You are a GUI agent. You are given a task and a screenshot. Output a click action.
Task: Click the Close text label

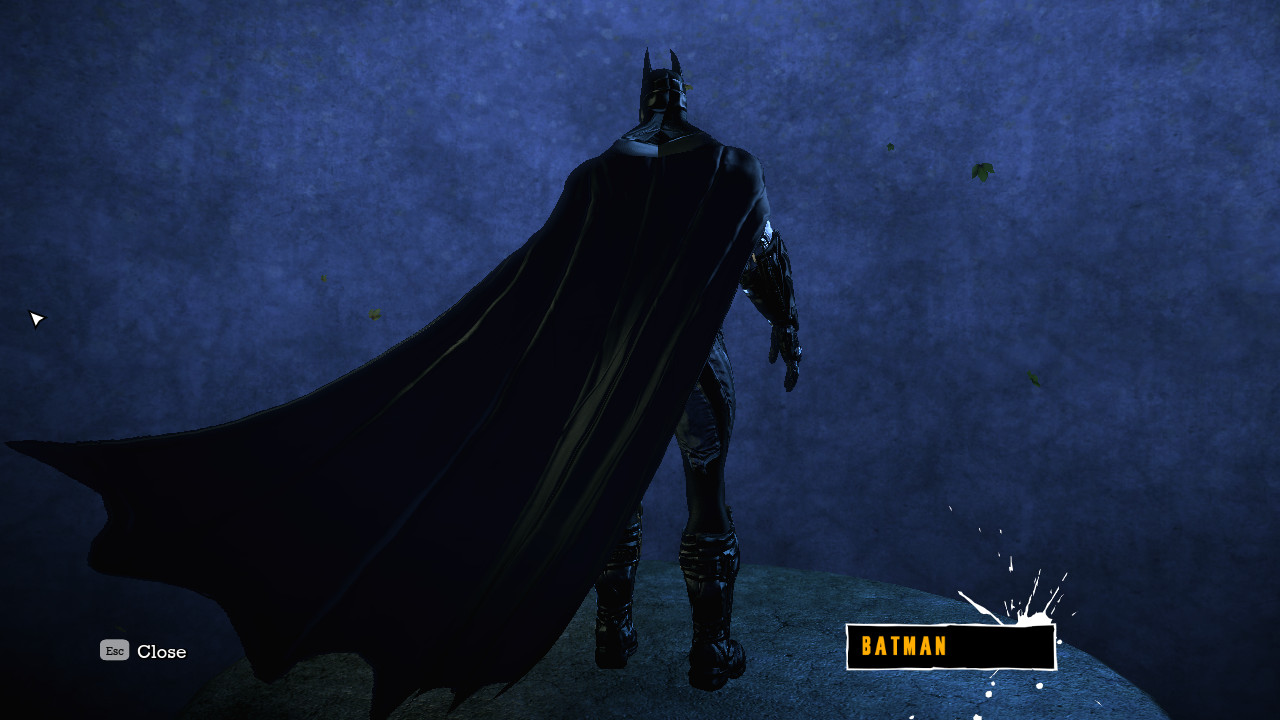[160, 651]
